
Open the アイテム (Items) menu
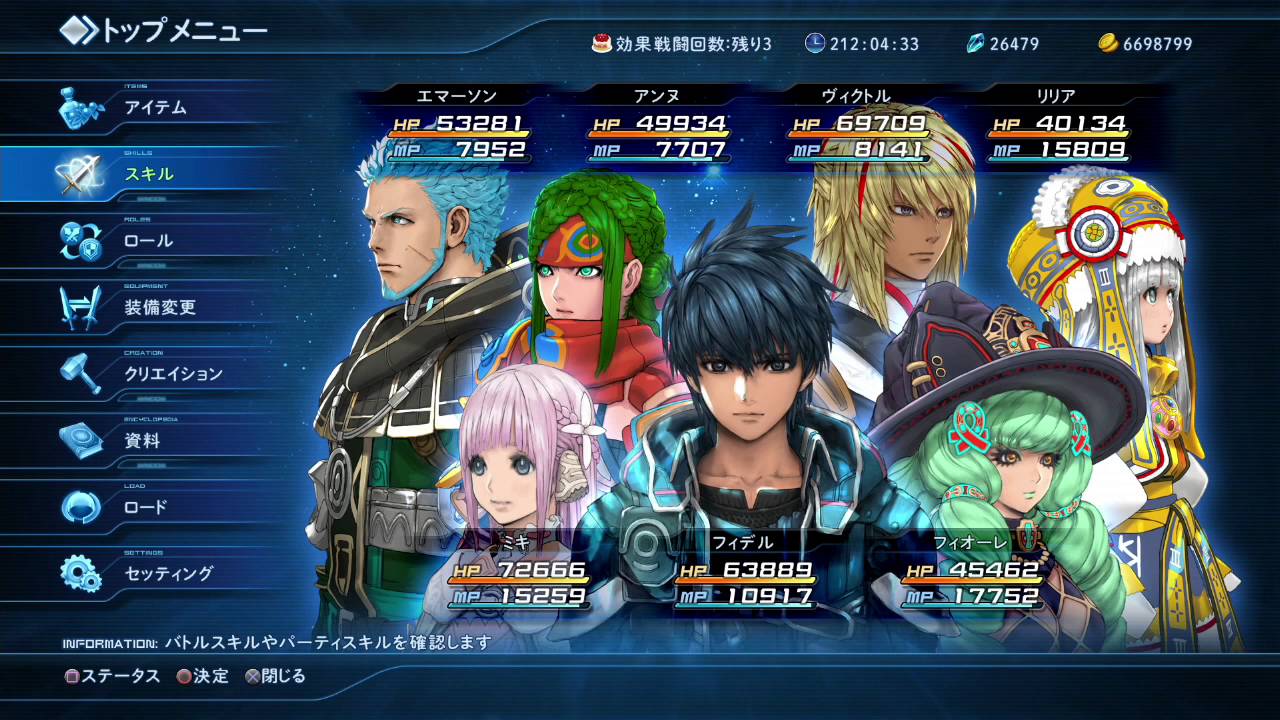point(155,108)
